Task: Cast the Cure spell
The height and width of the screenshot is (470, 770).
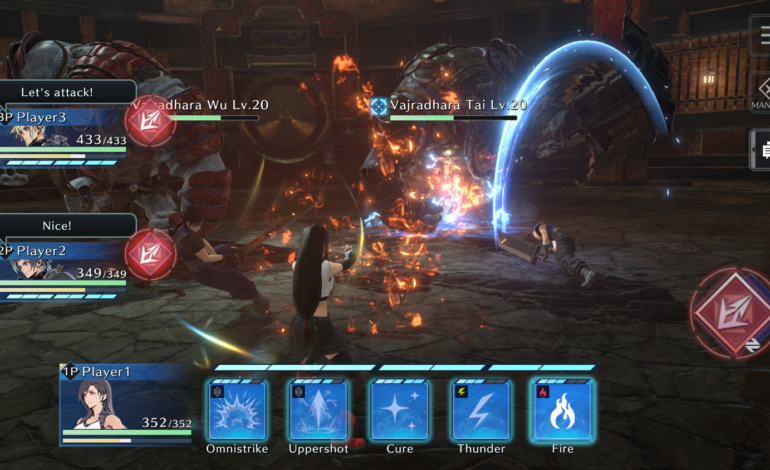Action: pos(400,410)
